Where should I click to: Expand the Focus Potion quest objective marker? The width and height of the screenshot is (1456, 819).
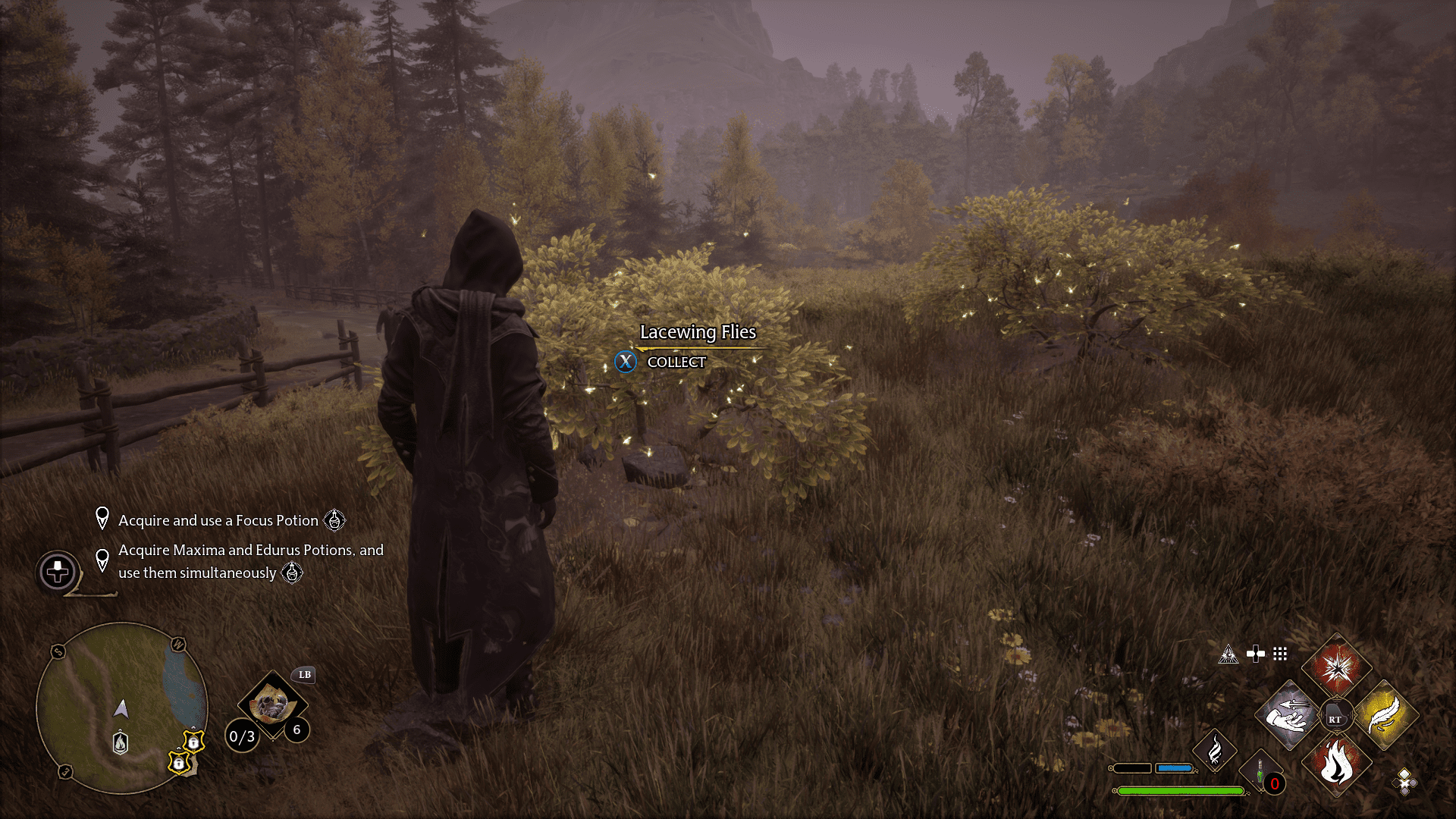pos(103,520)
